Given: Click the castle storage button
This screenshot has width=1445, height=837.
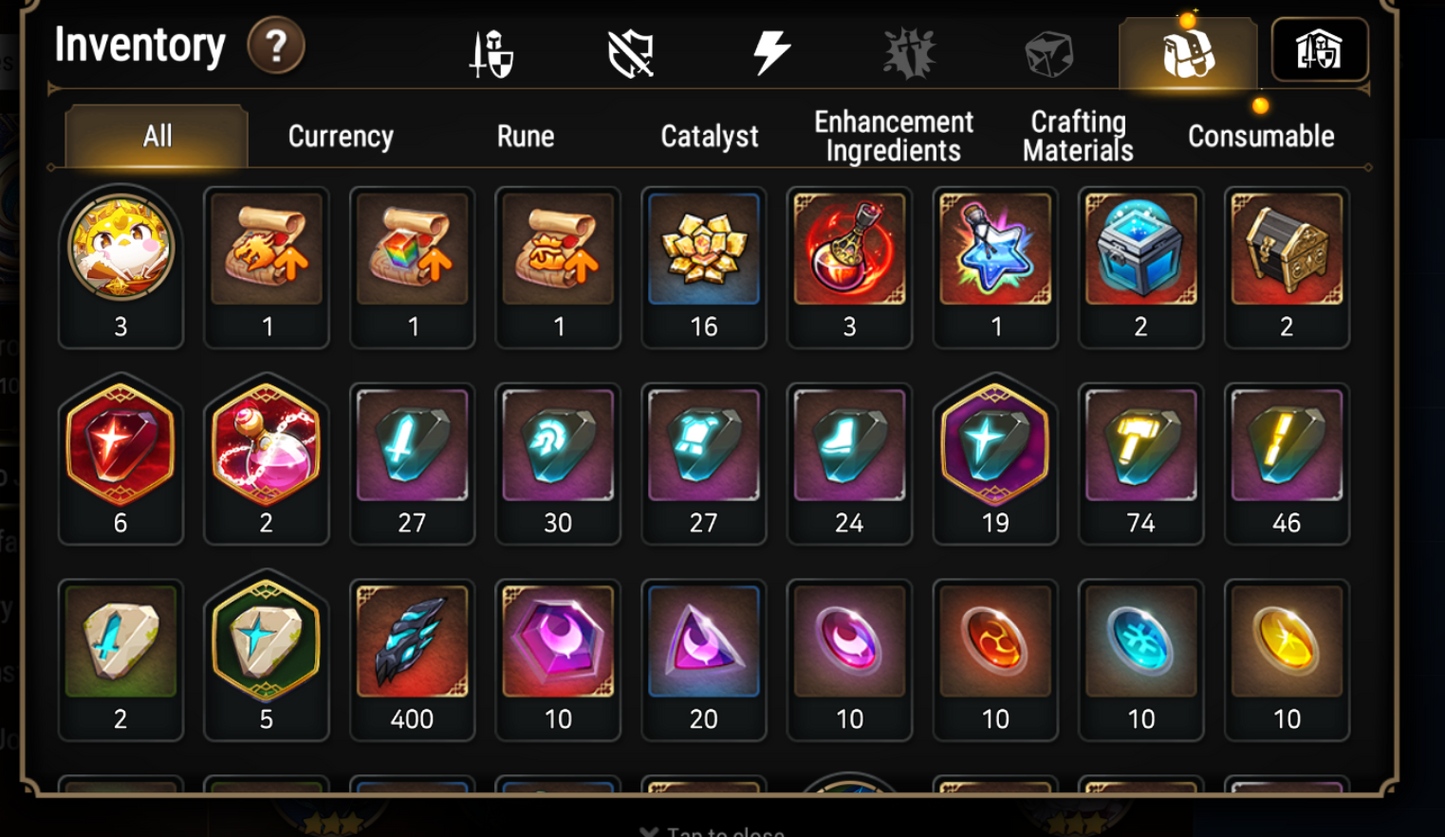Looking at the screenshot, I should pos(1319,50).
